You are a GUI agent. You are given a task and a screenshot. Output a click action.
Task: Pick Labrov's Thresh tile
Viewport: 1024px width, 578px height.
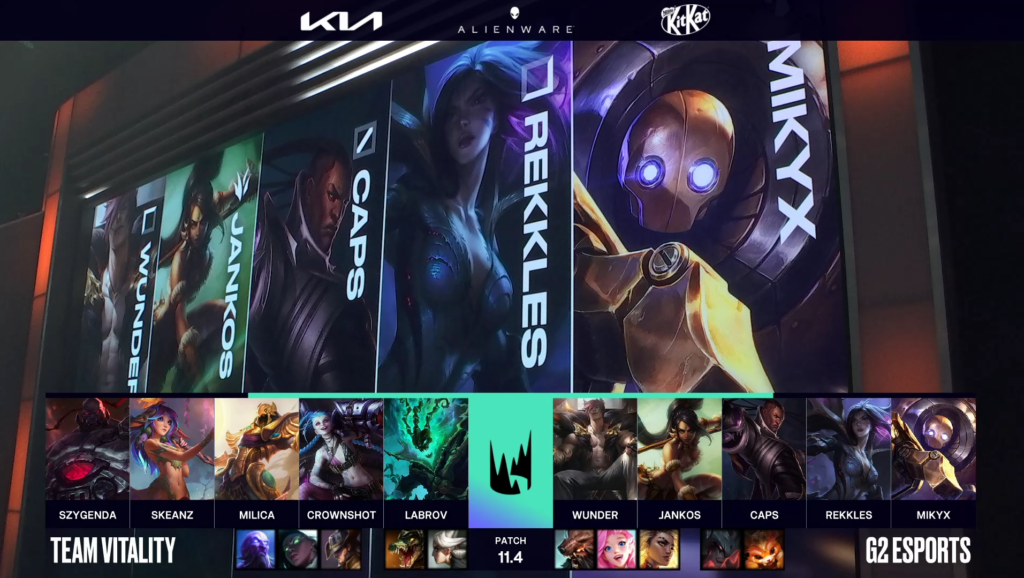pyautogui.click(x=425, y=449)
